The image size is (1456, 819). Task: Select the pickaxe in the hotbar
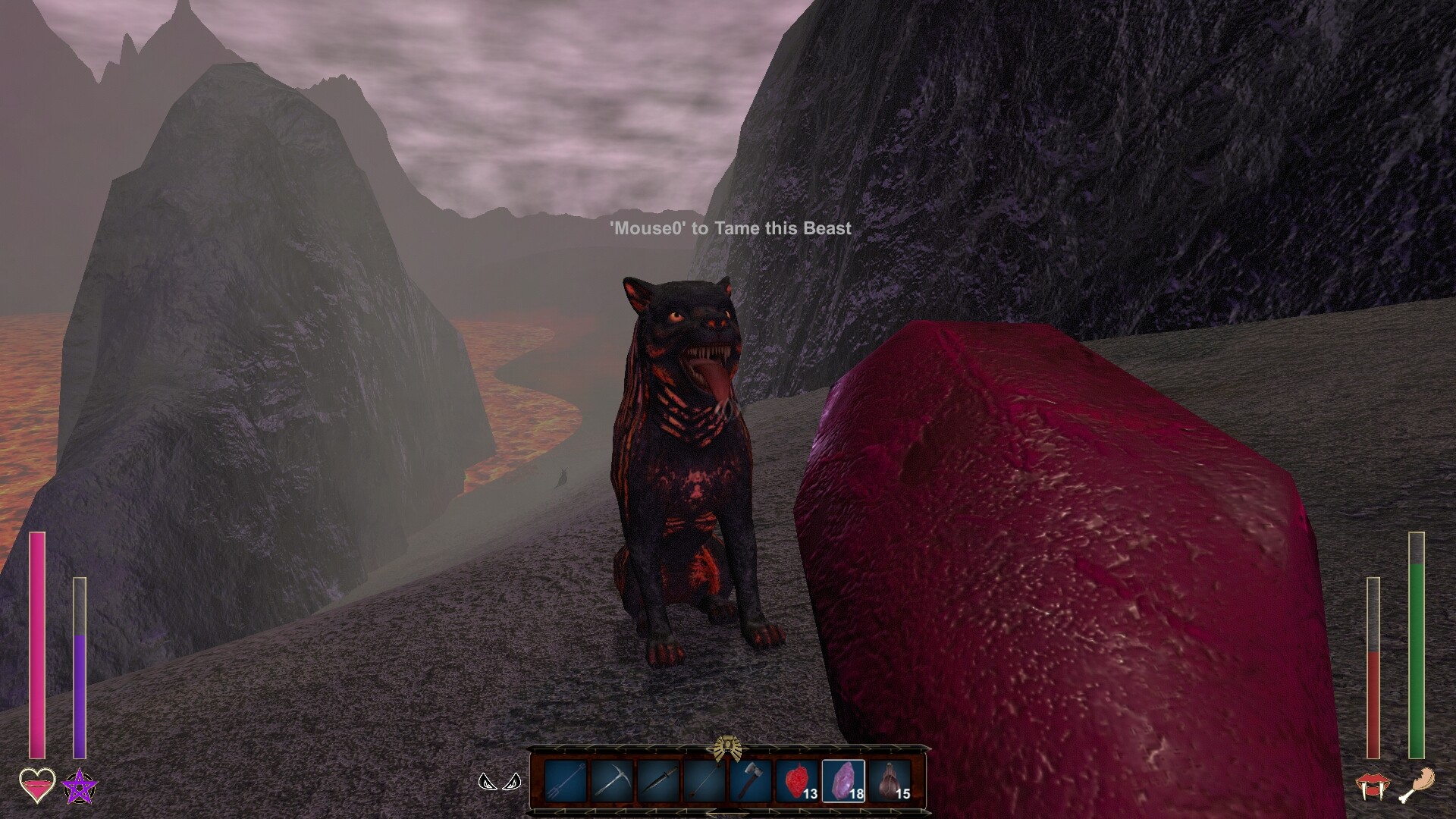tap(612, 781)
